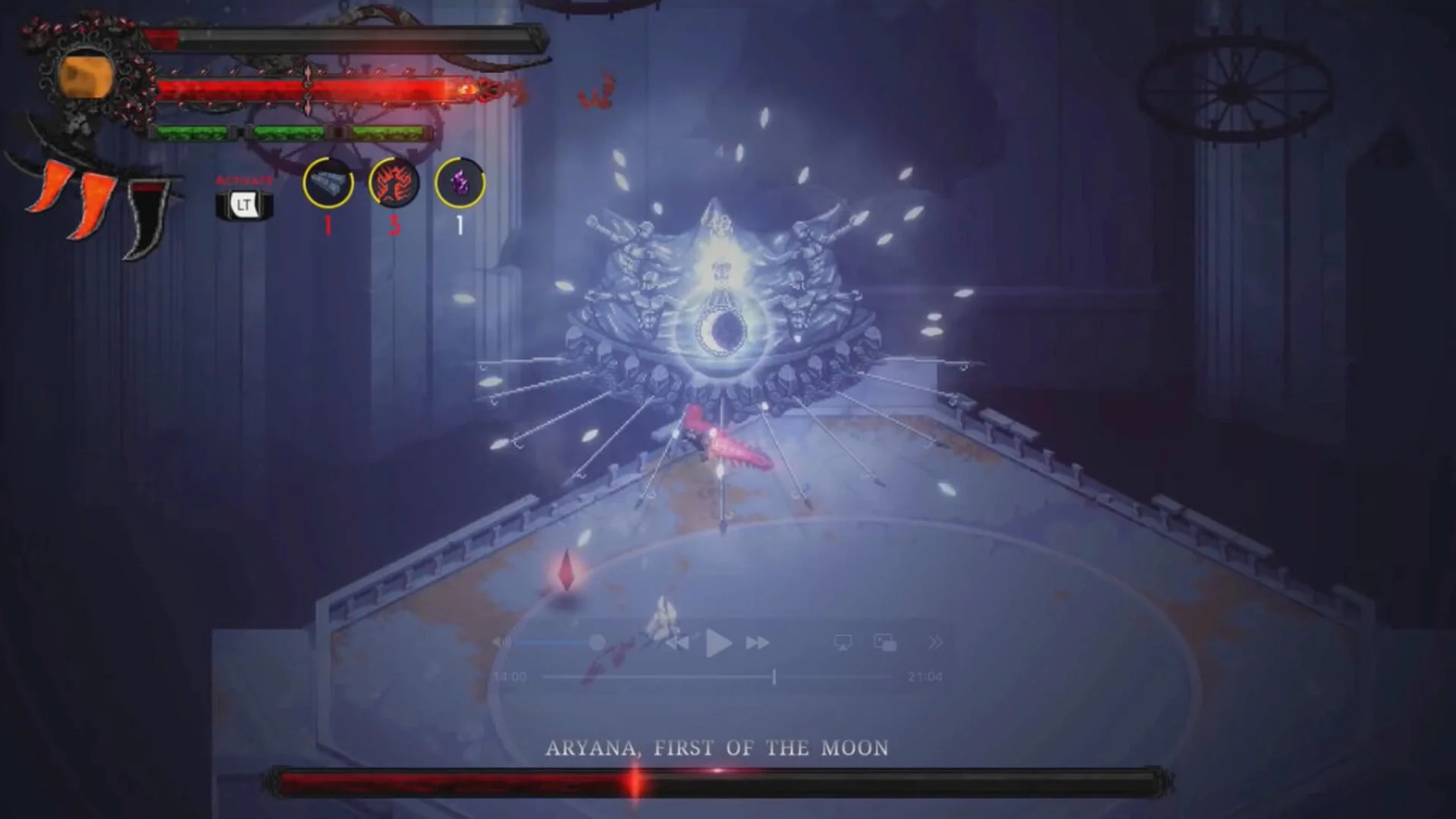Viewport: 1456px width, 819px height.
Task: Toggle picture-in-picture mode
Action: (x=886, y=642)
